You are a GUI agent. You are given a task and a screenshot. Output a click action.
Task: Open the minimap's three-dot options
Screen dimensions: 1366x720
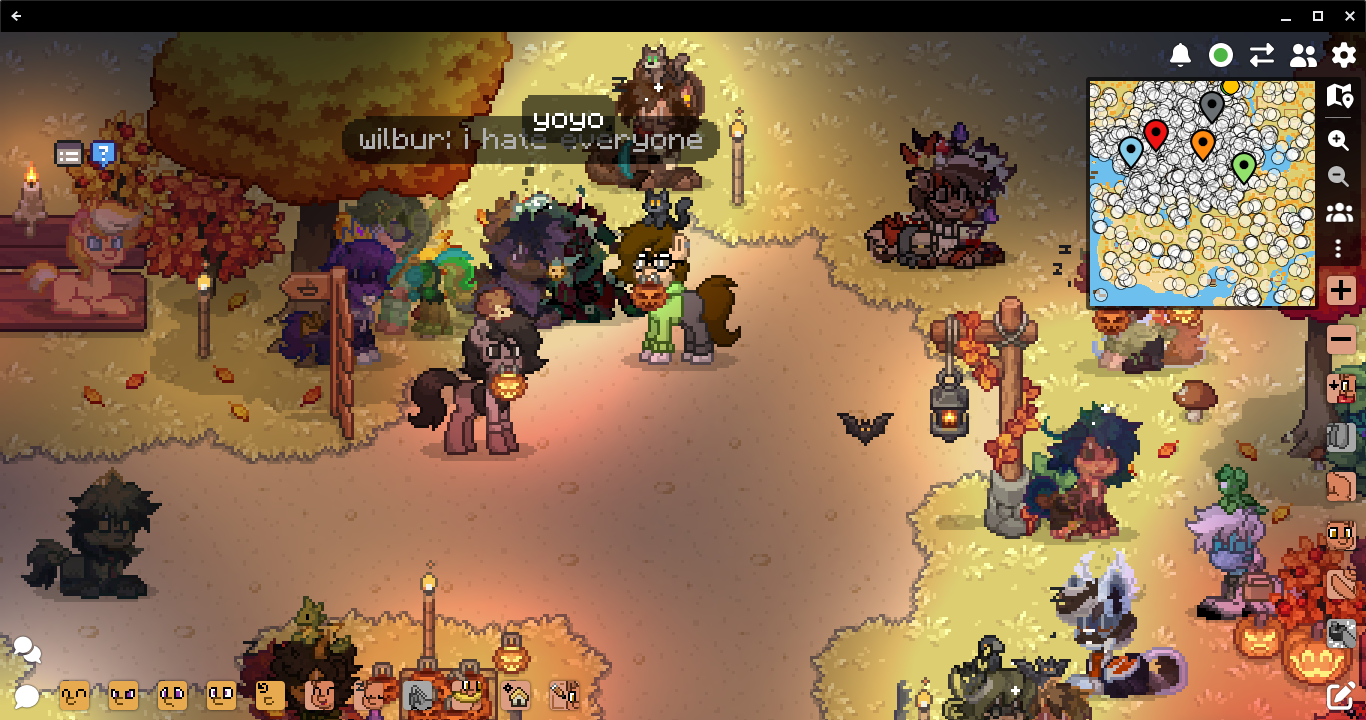point(1339,249)
